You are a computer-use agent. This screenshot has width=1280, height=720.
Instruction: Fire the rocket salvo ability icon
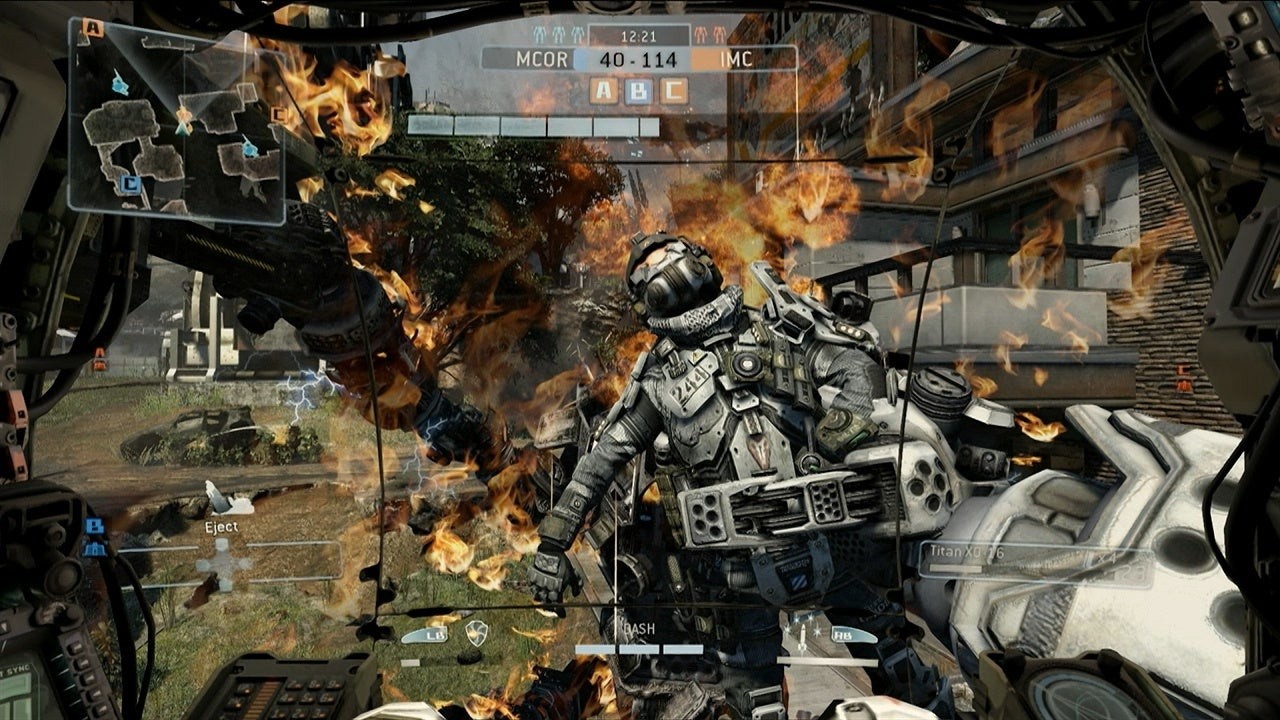(803, 633)
